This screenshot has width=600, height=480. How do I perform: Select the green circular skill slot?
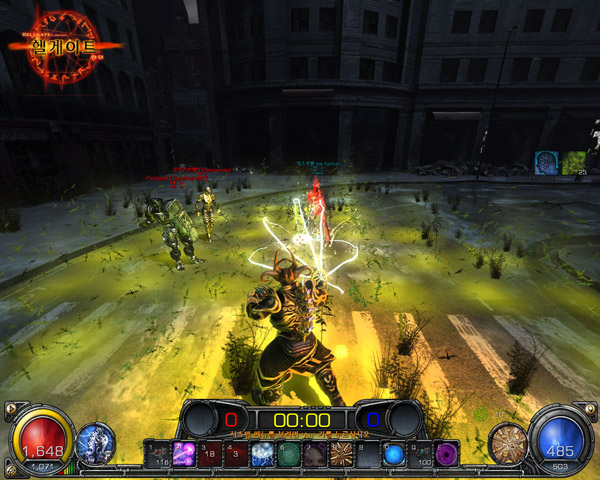[288, 453]
